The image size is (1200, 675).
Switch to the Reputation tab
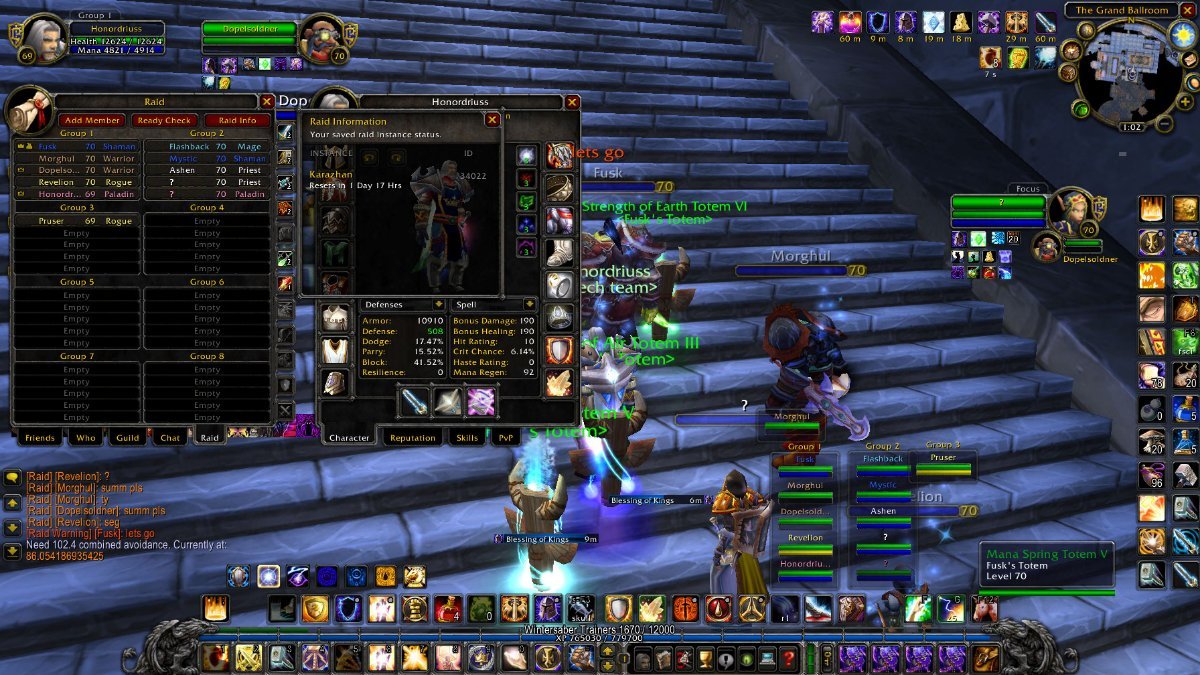pyautogui.click(x=413, y=437)
